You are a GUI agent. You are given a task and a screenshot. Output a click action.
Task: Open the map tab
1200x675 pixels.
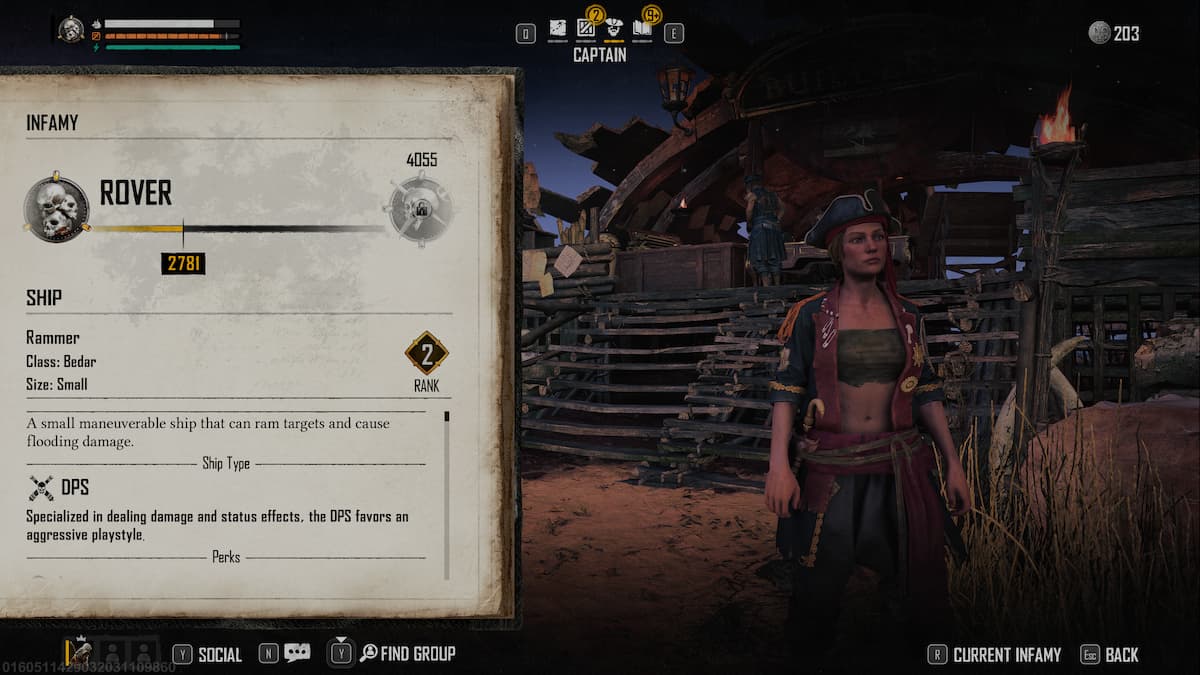coord(557,30)
